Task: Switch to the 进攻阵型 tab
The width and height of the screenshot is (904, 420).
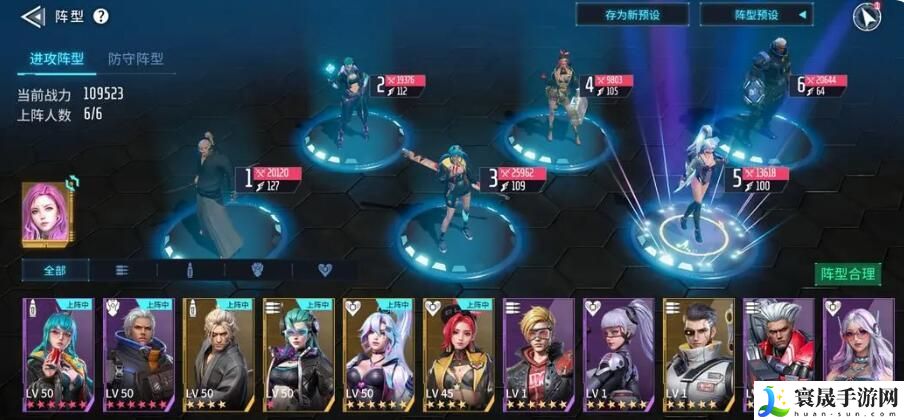Action: point(55,59)
